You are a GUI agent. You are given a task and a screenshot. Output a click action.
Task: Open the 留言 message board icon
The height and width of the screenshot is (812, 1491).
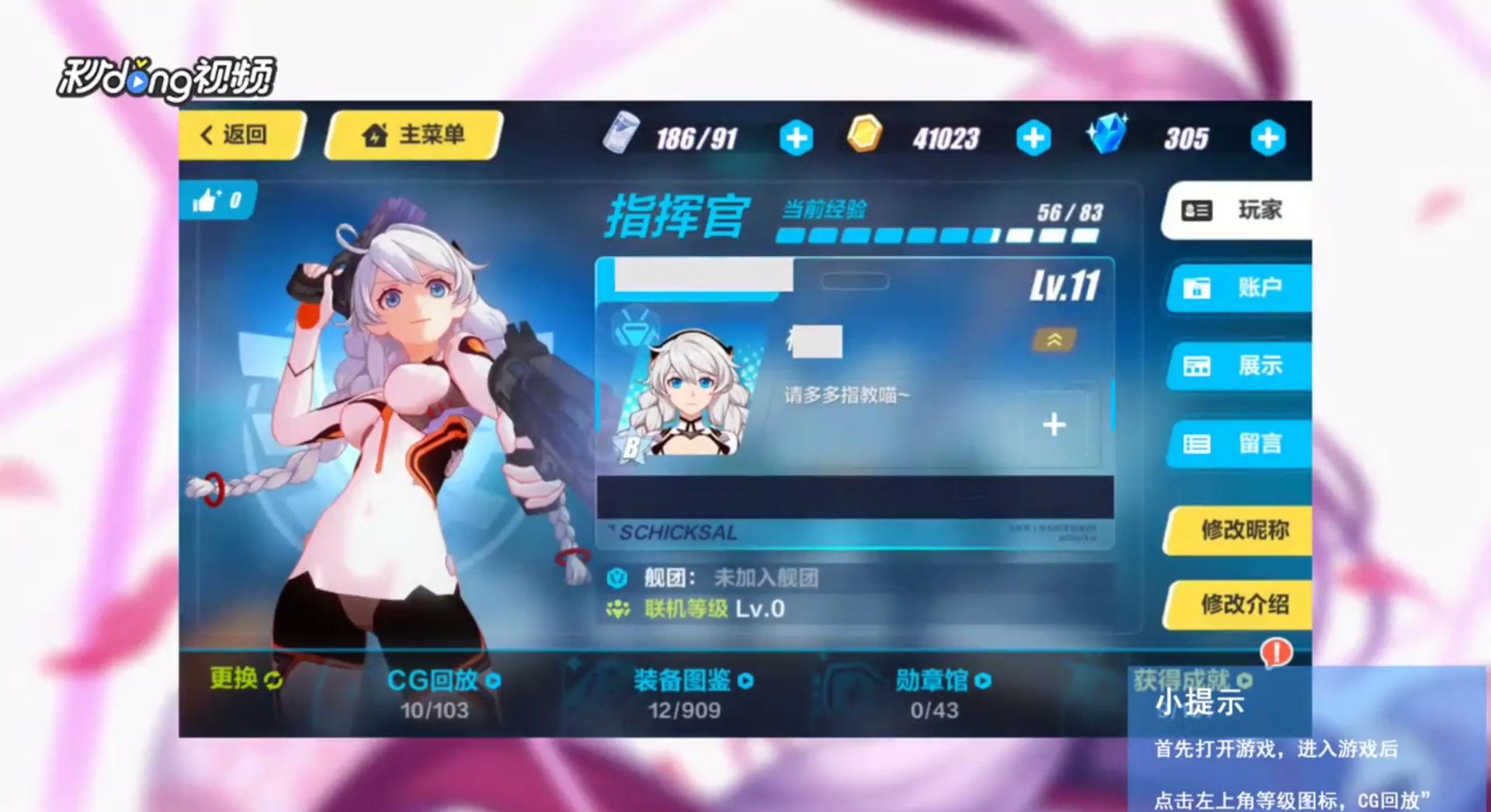point(1196,443)
